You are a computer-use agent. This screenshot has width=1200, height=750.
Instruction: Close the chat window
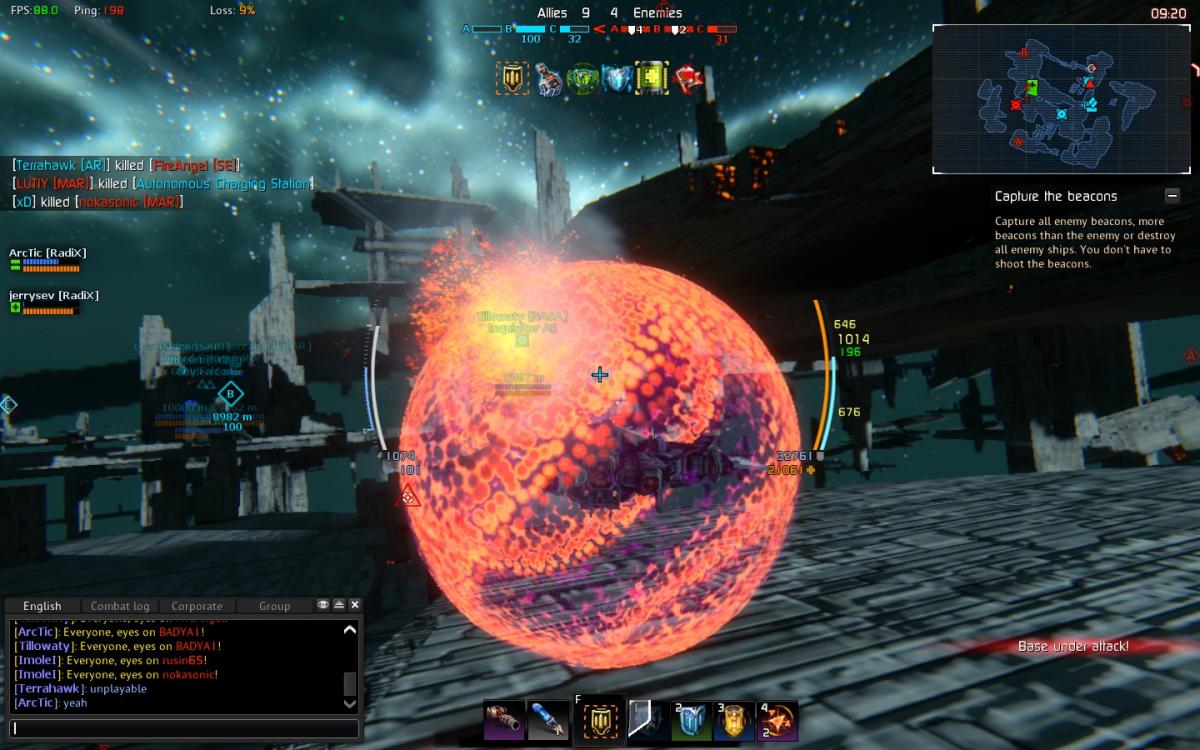(355, 605)
